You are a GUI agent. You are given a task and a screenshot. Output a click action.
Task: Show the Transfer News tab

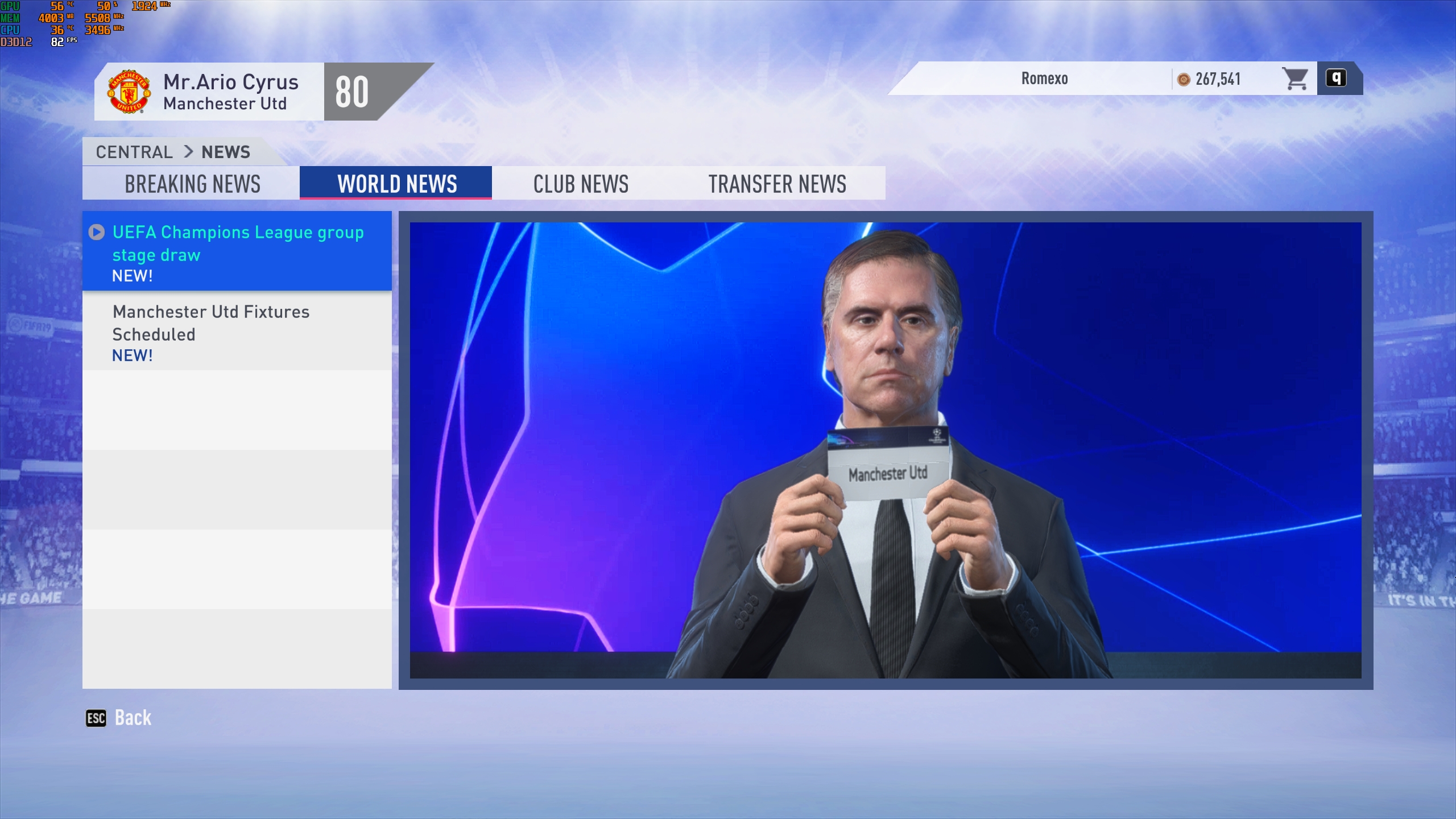pyautogui.click(x=777, y=184)
